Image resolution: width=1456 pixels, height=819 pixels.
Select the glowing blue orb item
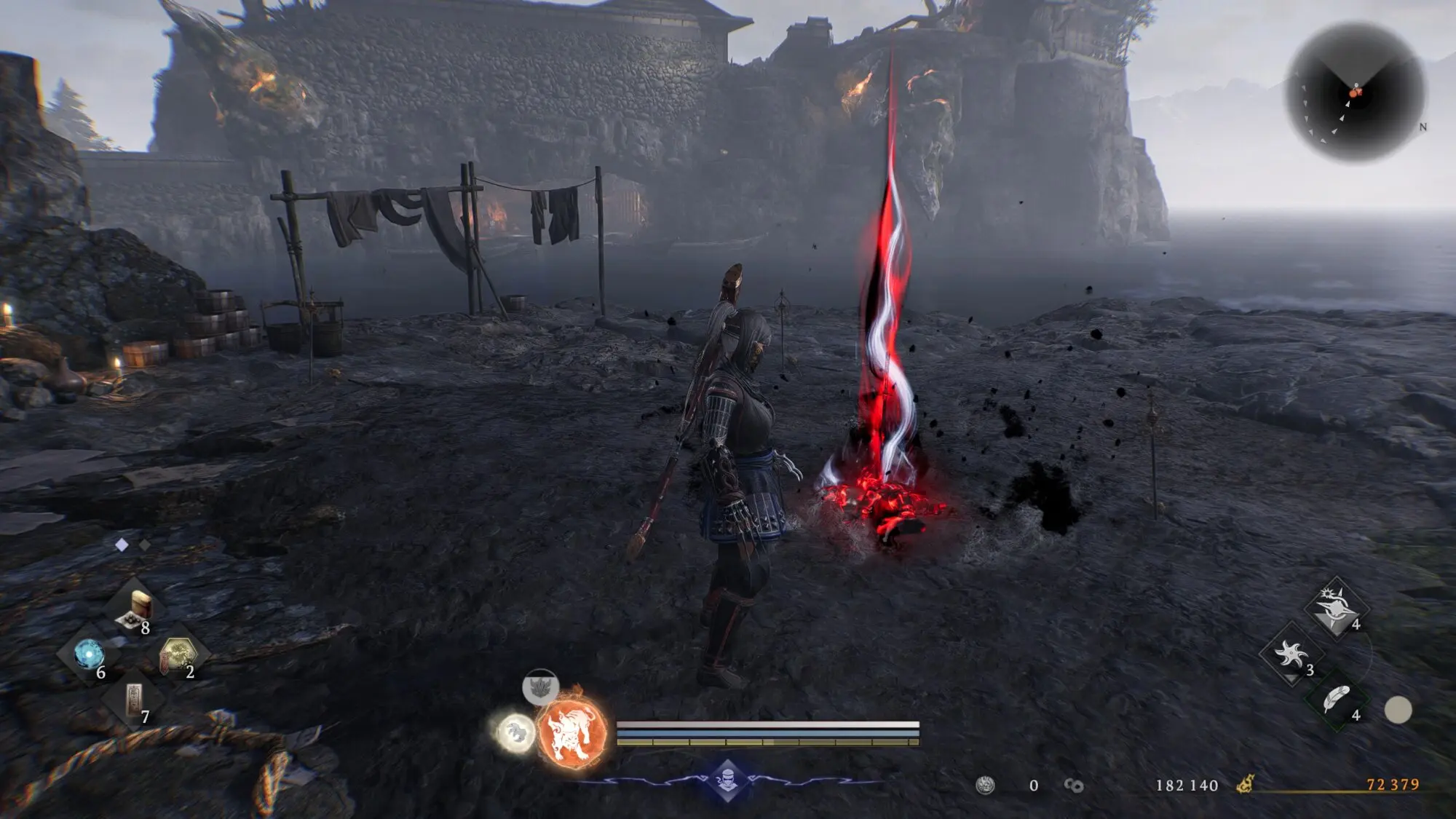(89, 654)
